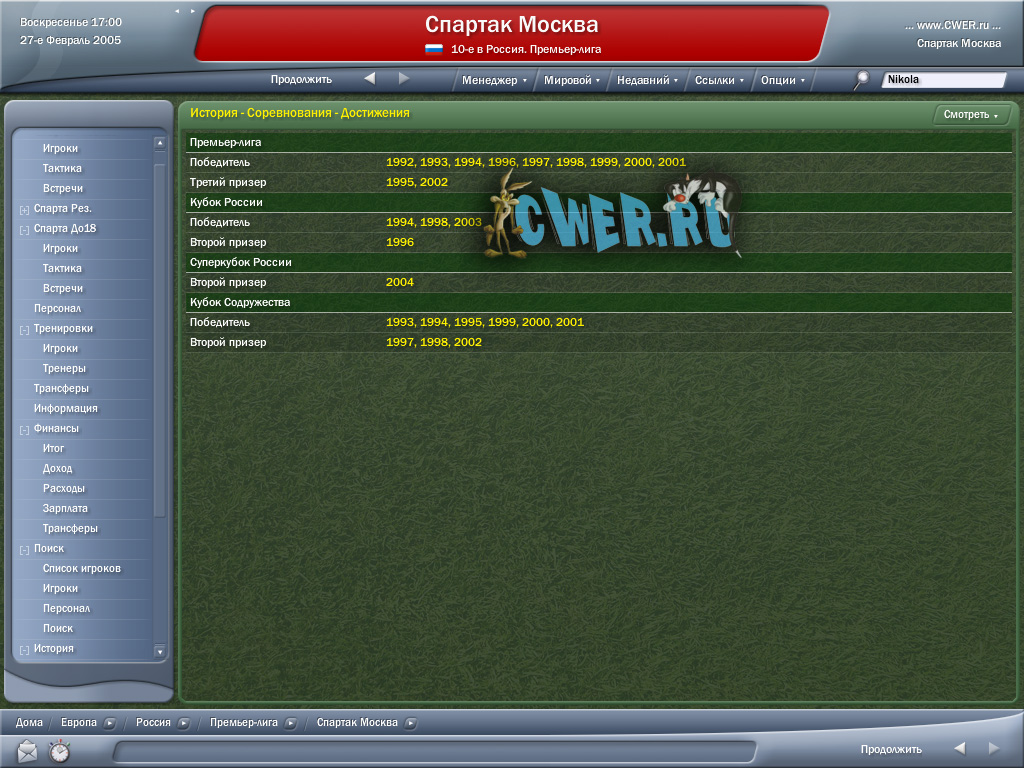Open the Мировой menu
Viewport: 1025px width, 768px height.
572,80
